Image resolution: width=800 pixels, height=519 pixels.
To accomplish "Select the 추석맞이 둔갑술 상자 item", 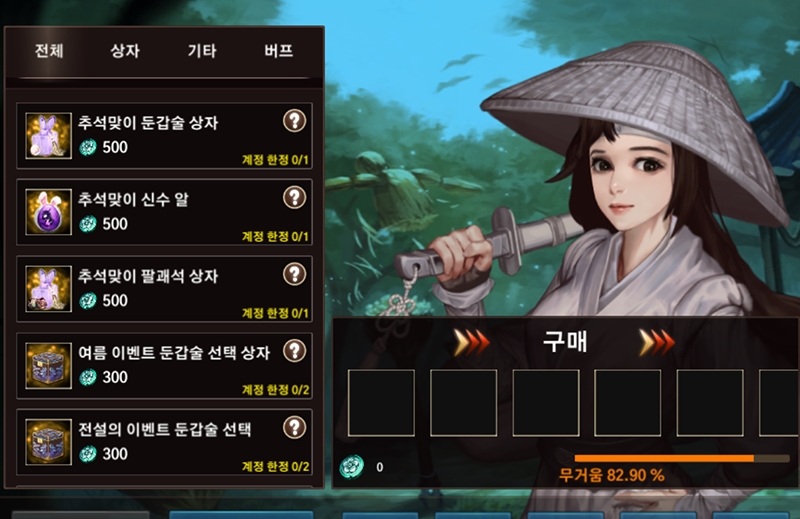I will 150,136.
